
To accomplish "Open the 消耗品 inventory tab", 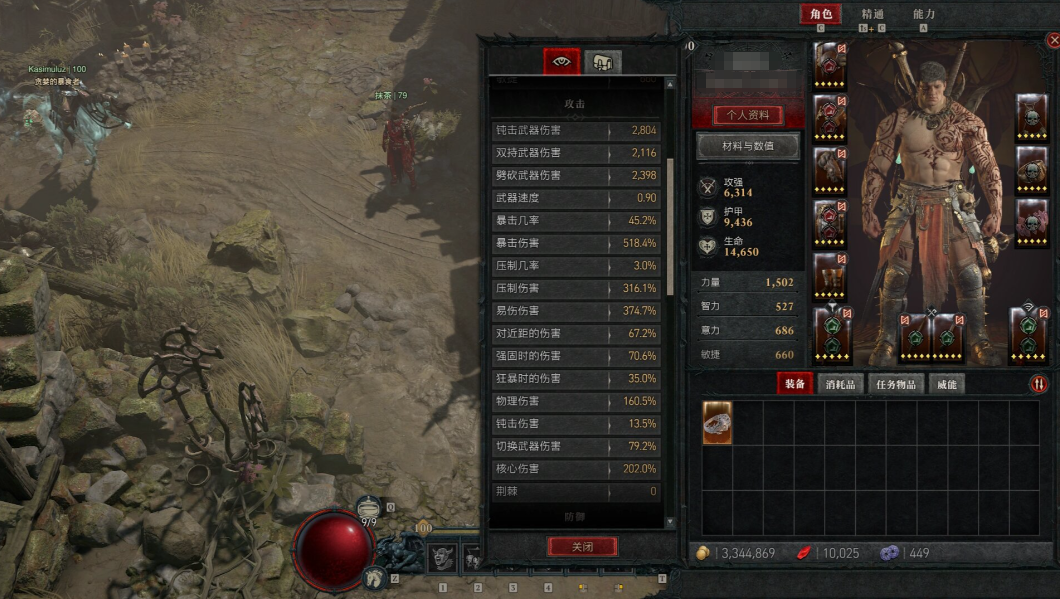I will [842, 384].
